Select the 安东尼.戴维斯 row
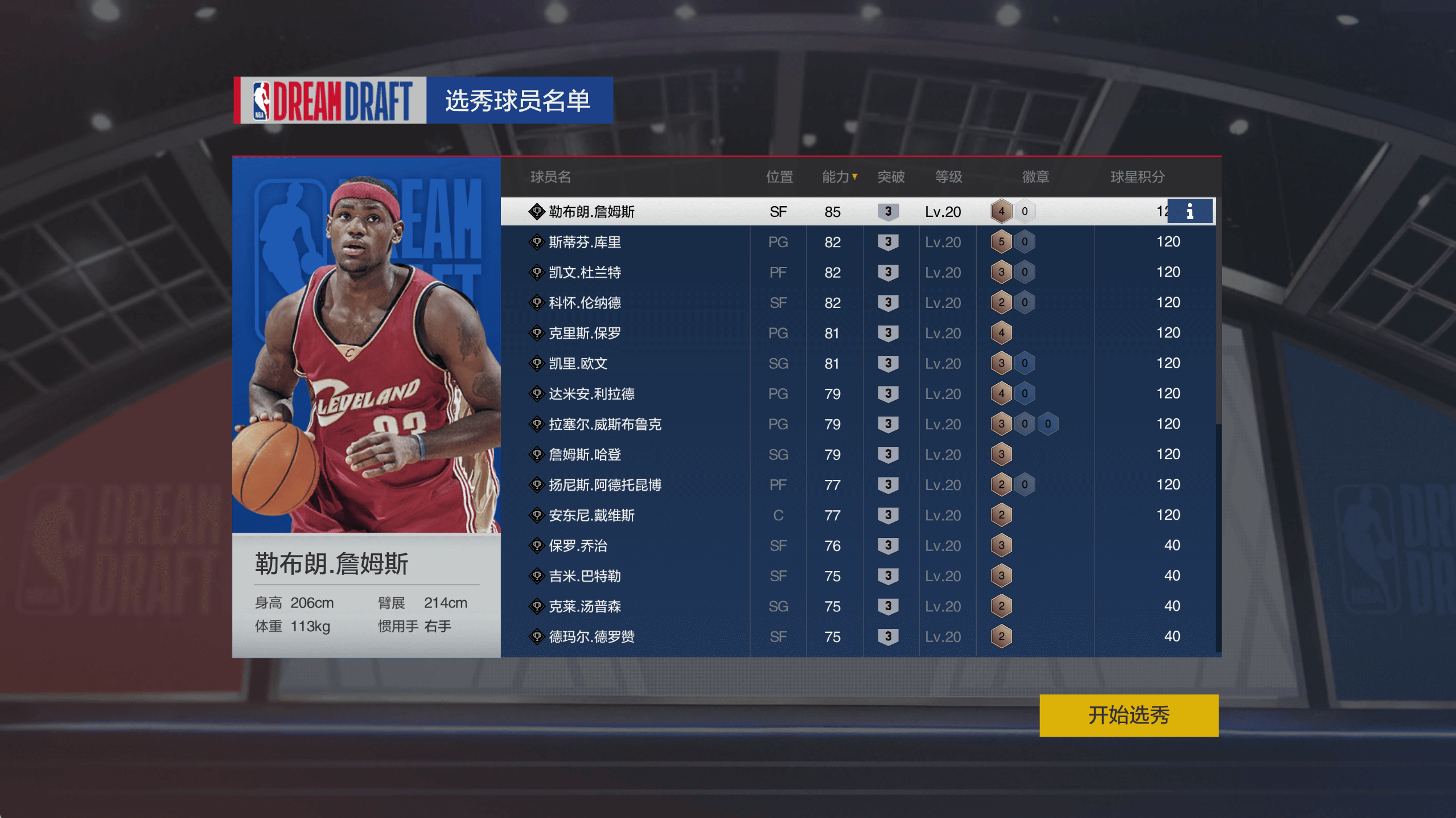The image size is (1456, 818). [x=591, y=516]
